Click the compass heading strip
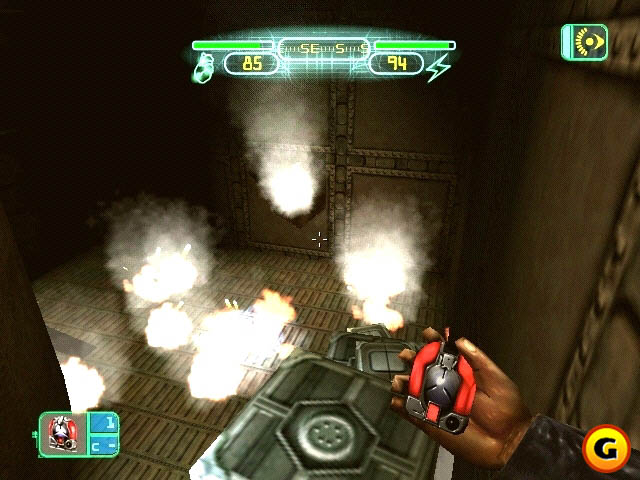Image resolution: width=640 pixels, height=480 pixels. pos(324,46)
